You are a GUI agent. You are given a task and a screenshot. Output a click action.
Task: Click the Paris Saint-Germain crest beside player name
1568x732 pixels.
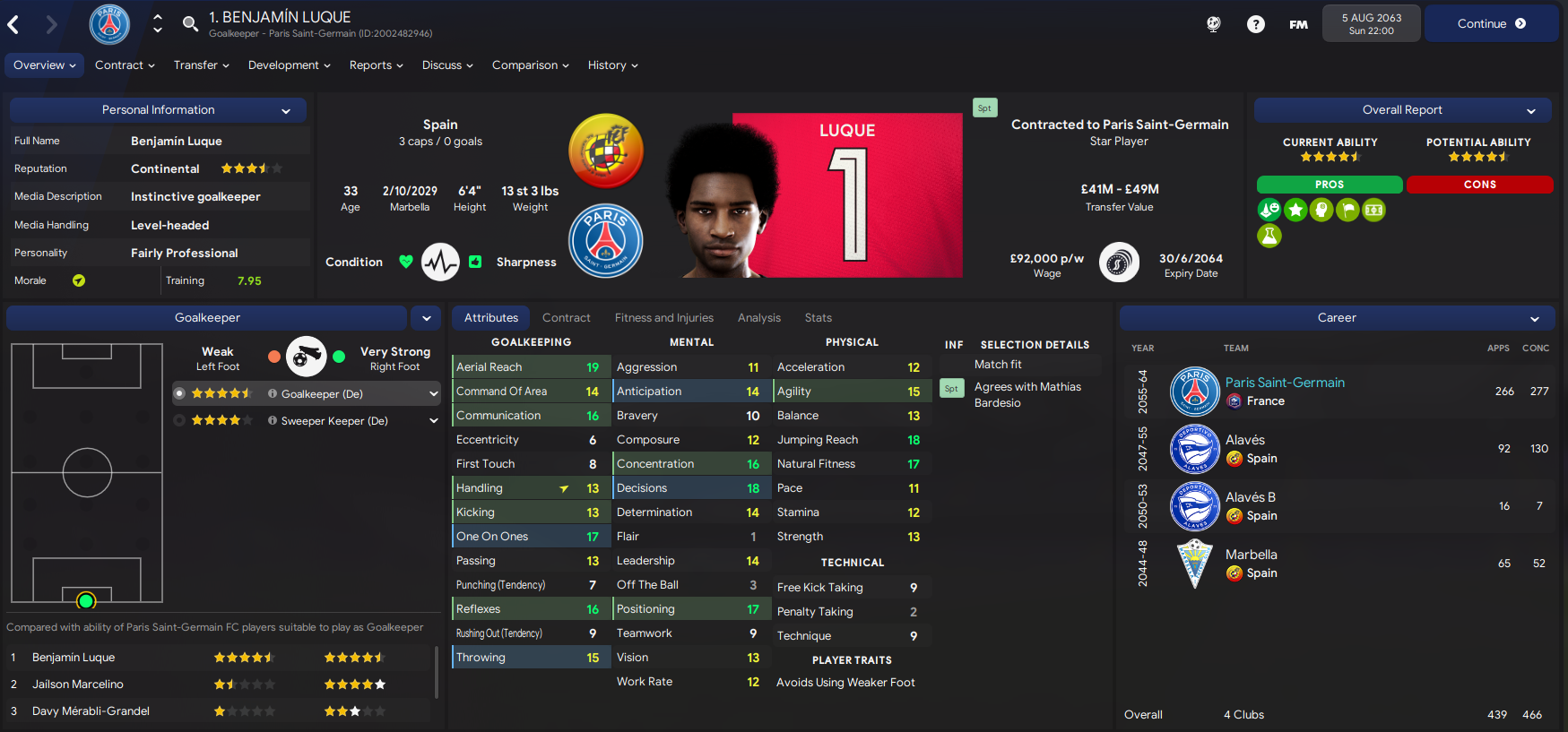[109, 24]
